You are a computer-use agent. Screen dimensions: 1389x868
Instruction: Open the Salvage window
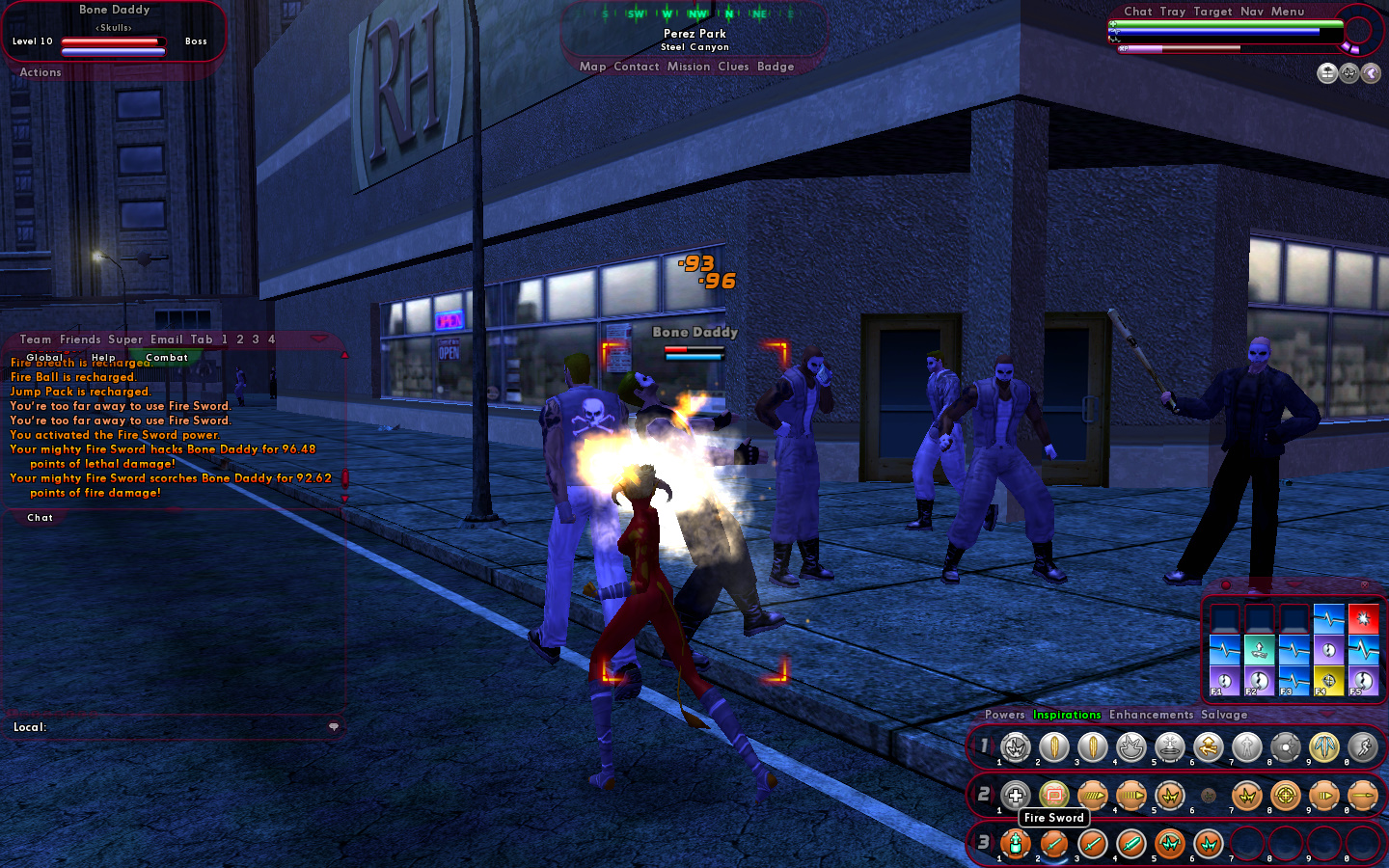(1224, 715)
